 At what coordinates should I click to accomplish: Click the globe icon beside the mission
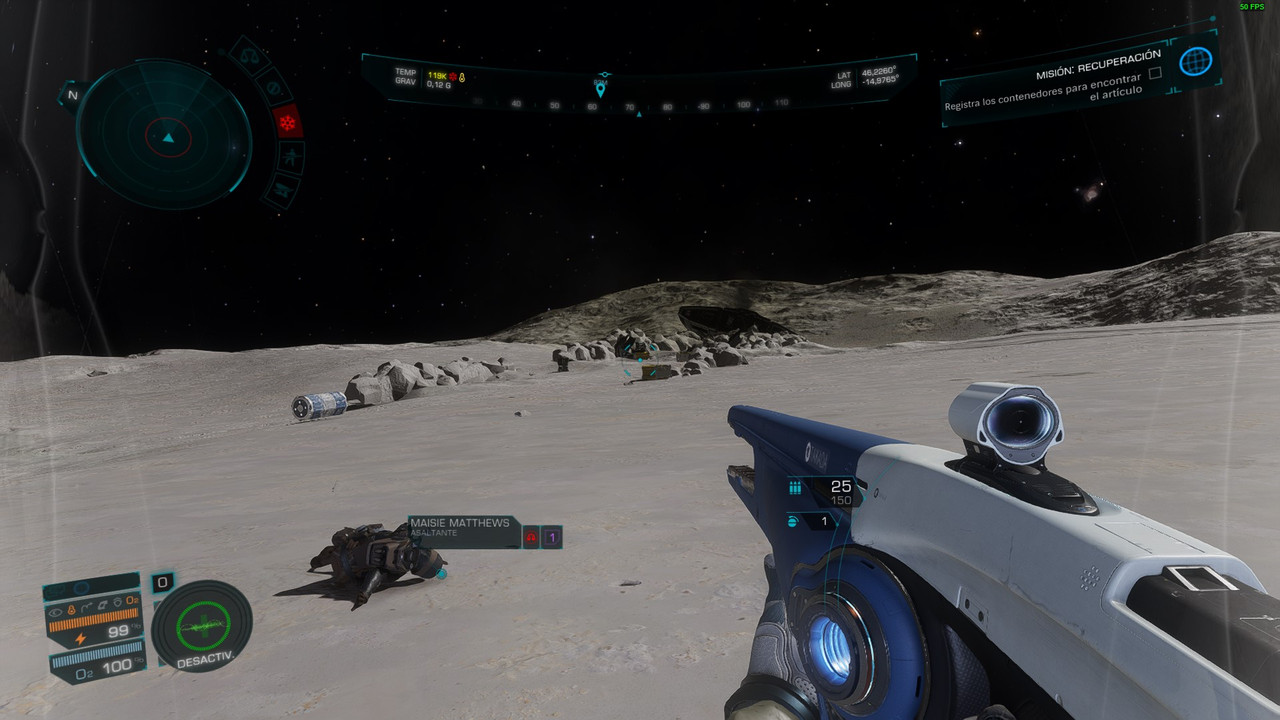click(x=1194, y=62)
